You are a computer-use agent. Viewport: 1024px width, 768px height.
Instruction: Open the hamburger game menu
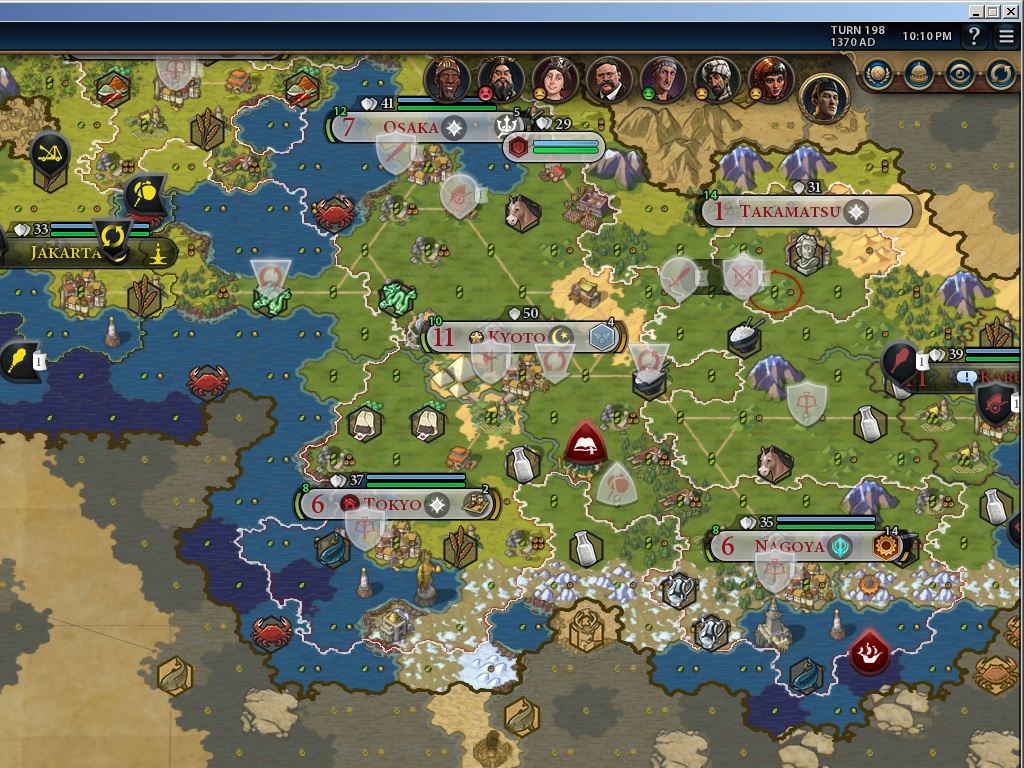1005,37
